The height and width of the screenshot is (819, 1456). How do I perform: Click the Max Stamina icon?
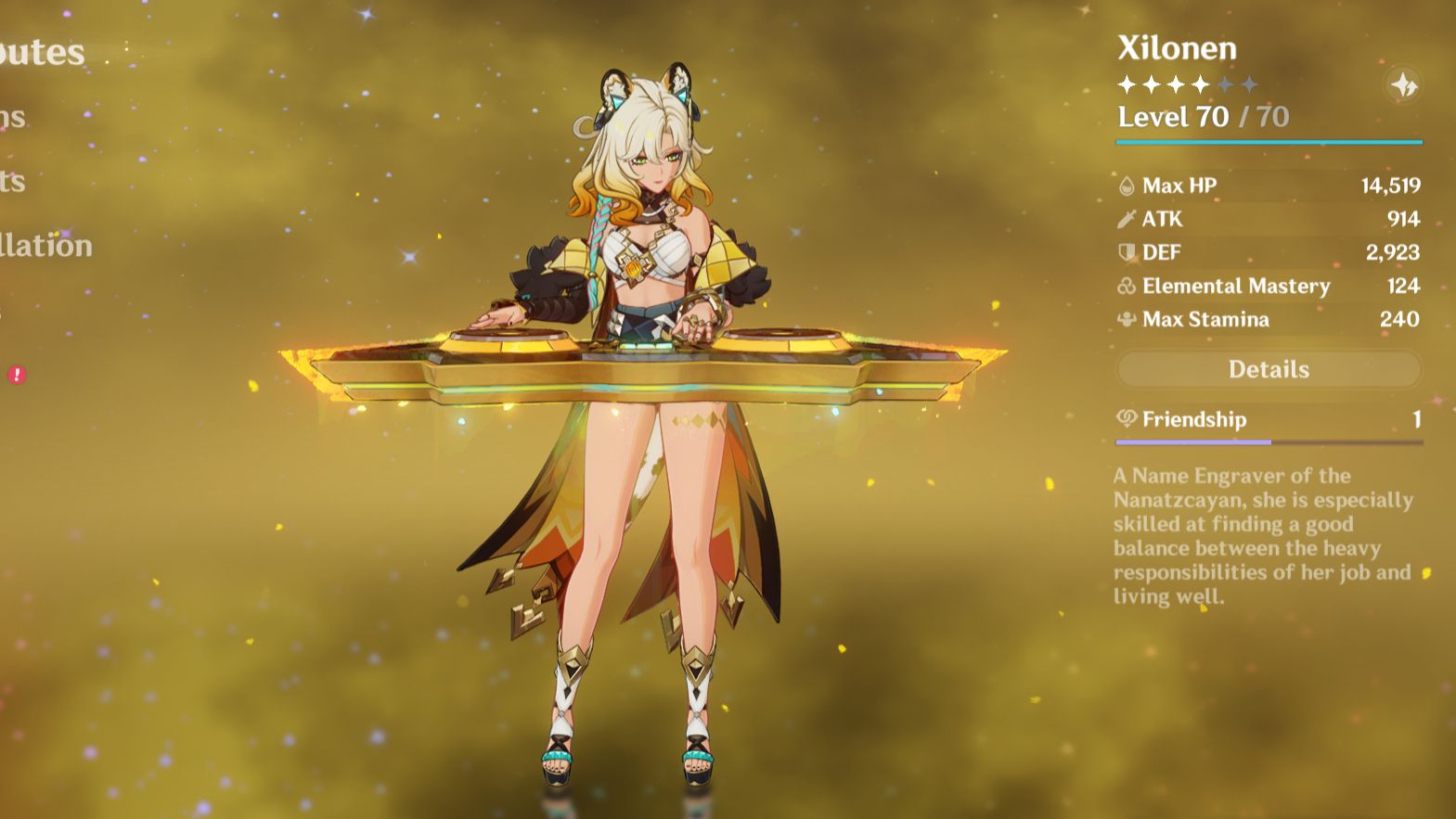[1126, 319]
